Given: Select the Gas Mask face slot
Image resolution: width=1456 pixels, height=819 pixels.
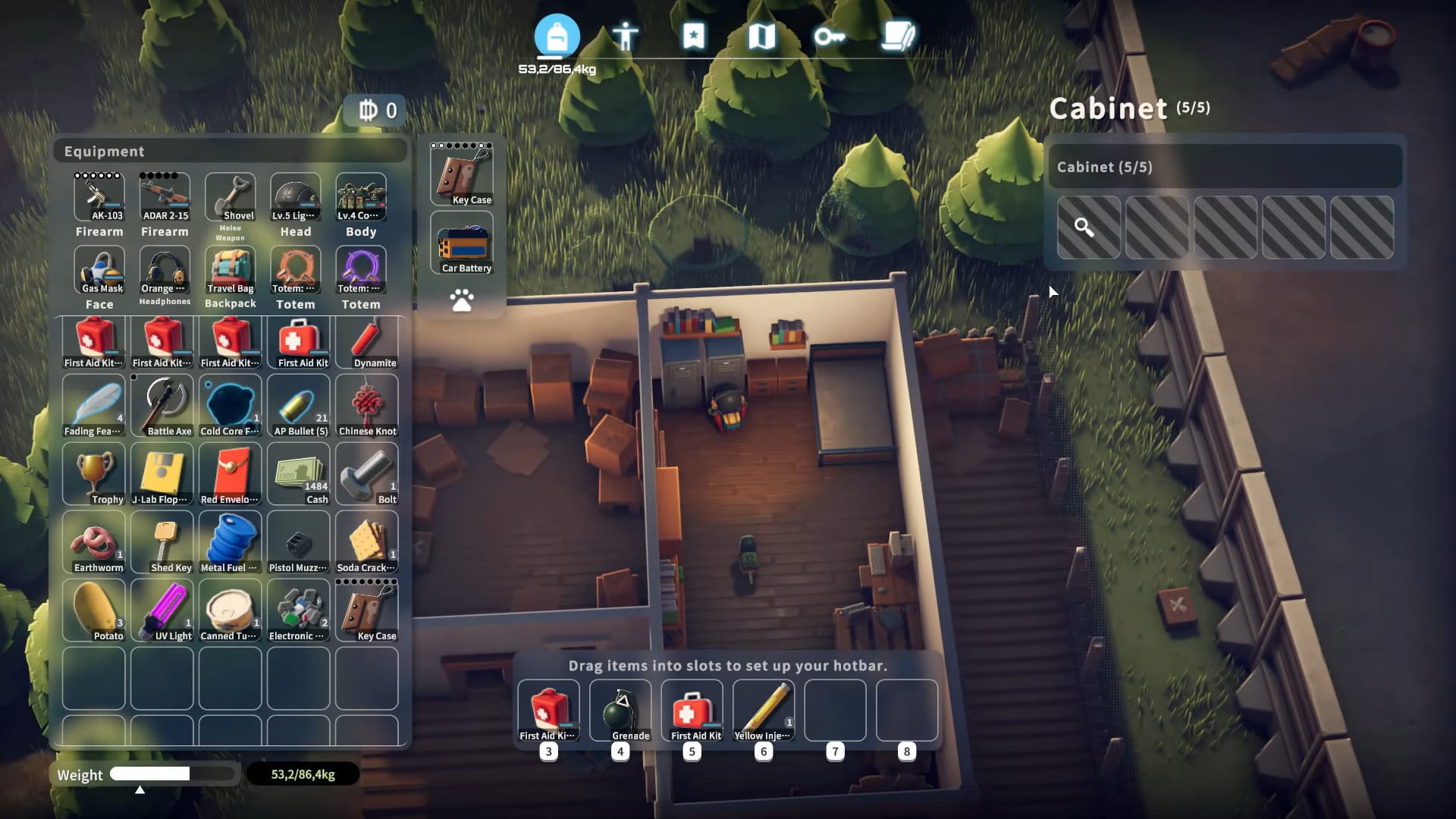Looking at the screenshot, I should pos(99,270).
